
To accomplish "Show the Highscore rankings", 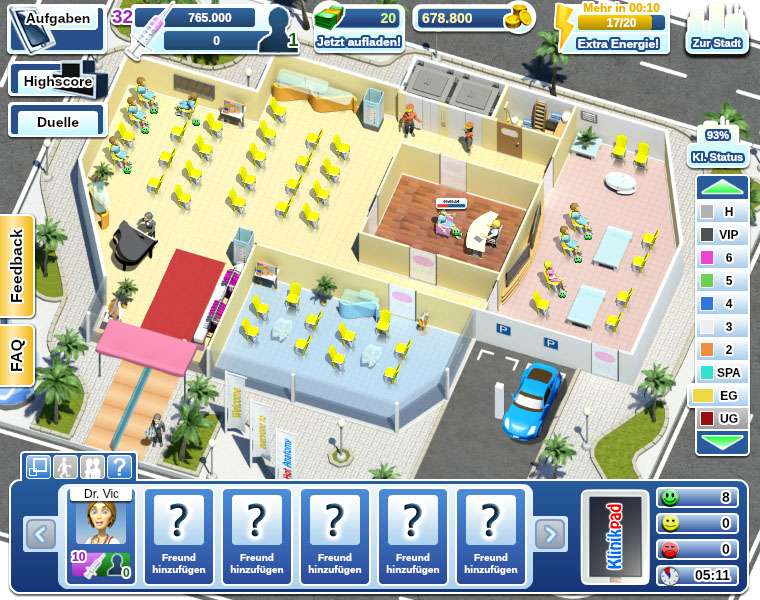I will coord(58,81).
